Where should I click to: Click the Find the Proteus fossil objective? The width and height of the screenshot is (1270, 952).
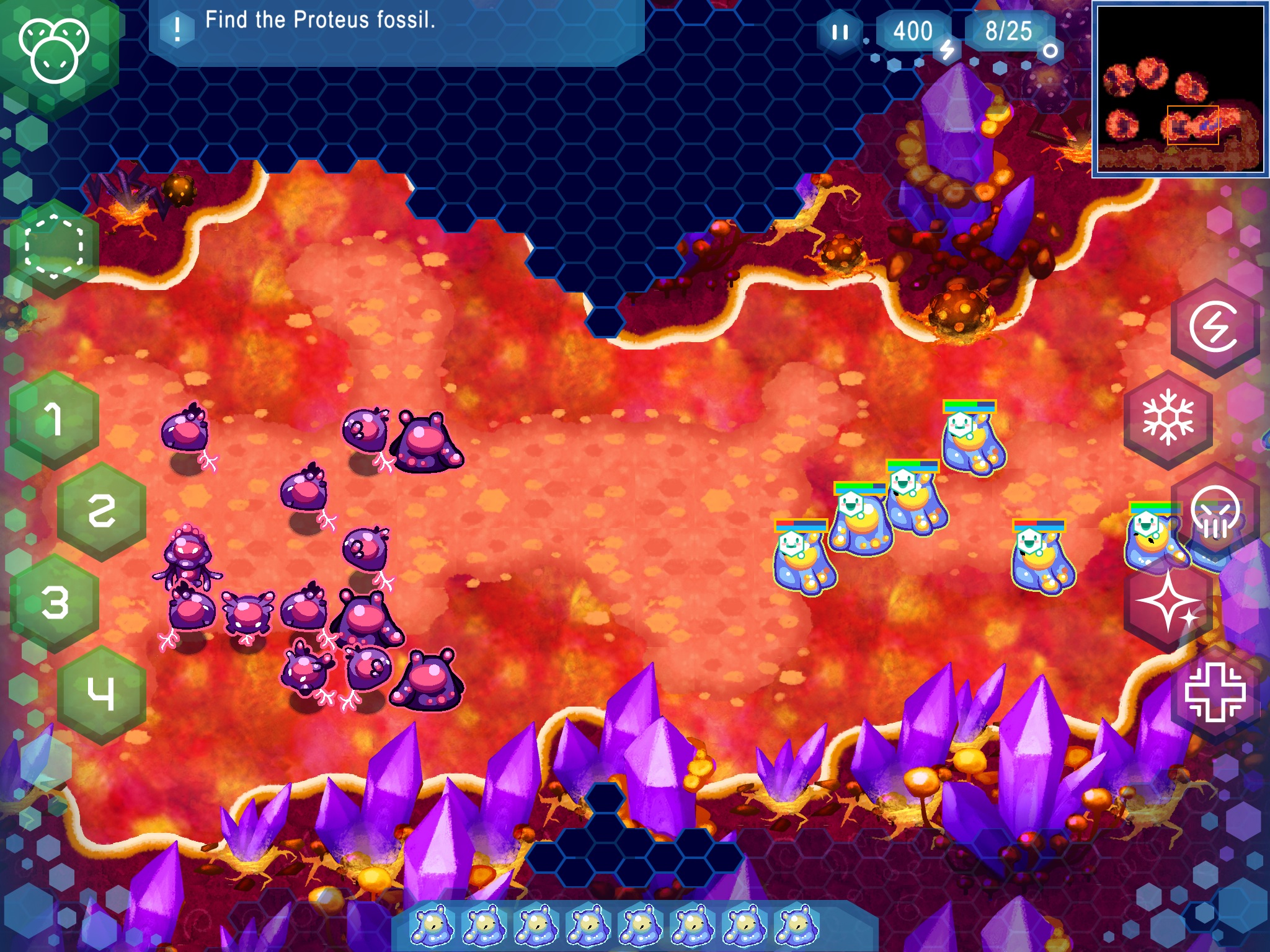(320, 21)
